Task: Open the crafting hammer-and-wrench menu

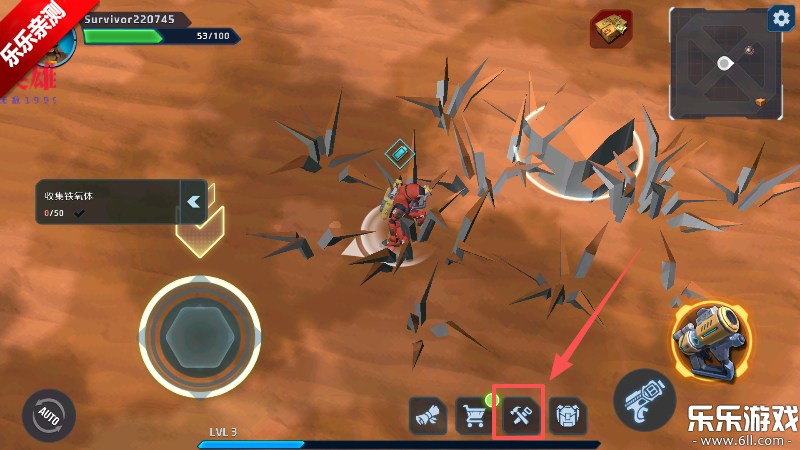Action: tap(521, 414)
